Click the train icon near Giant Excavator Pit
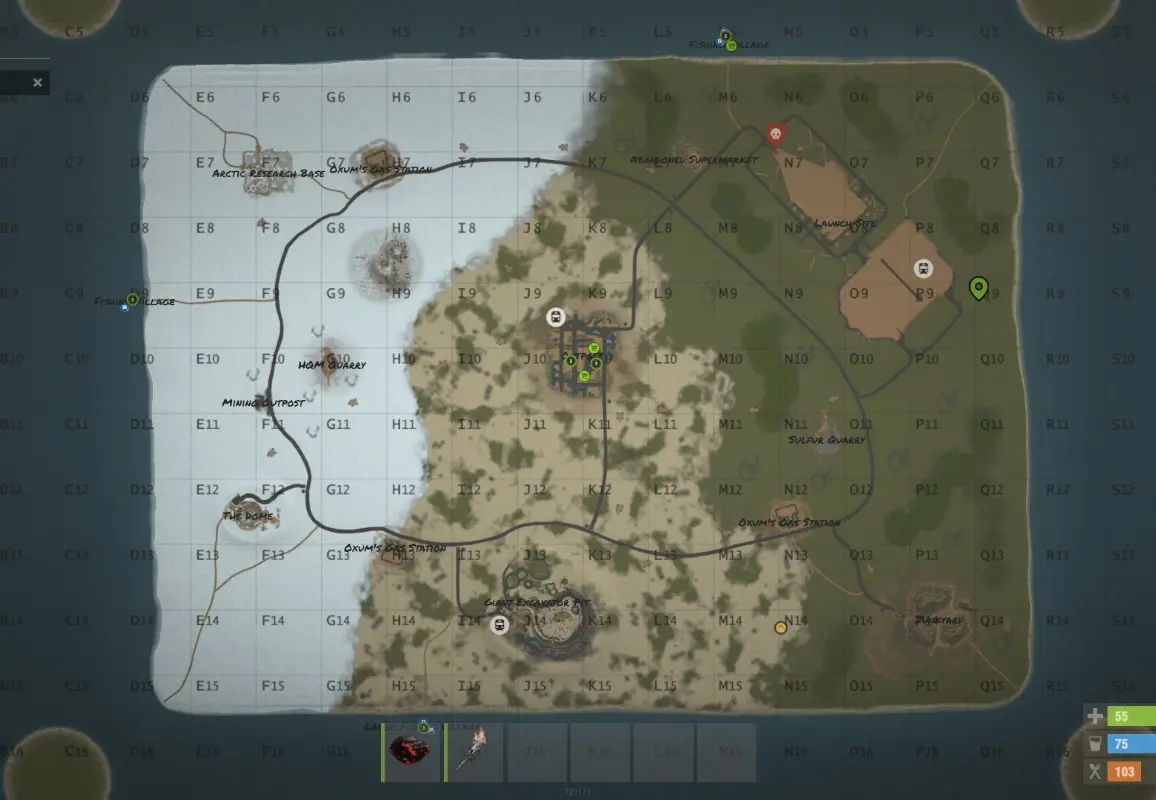Screen dimensions: 1156x800 pyautogui.click(x=498, y=625)
